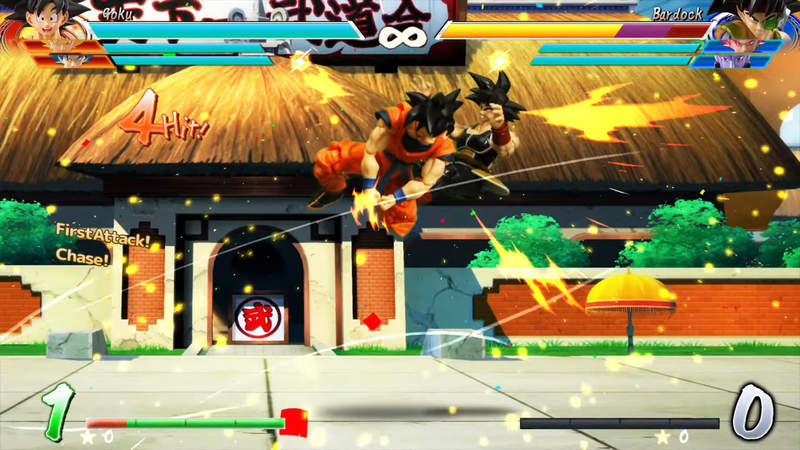Select Bardock's character portrait
The width and height of the screenshot is (800, 450).
pyautogui.click(x=748, y=28)
